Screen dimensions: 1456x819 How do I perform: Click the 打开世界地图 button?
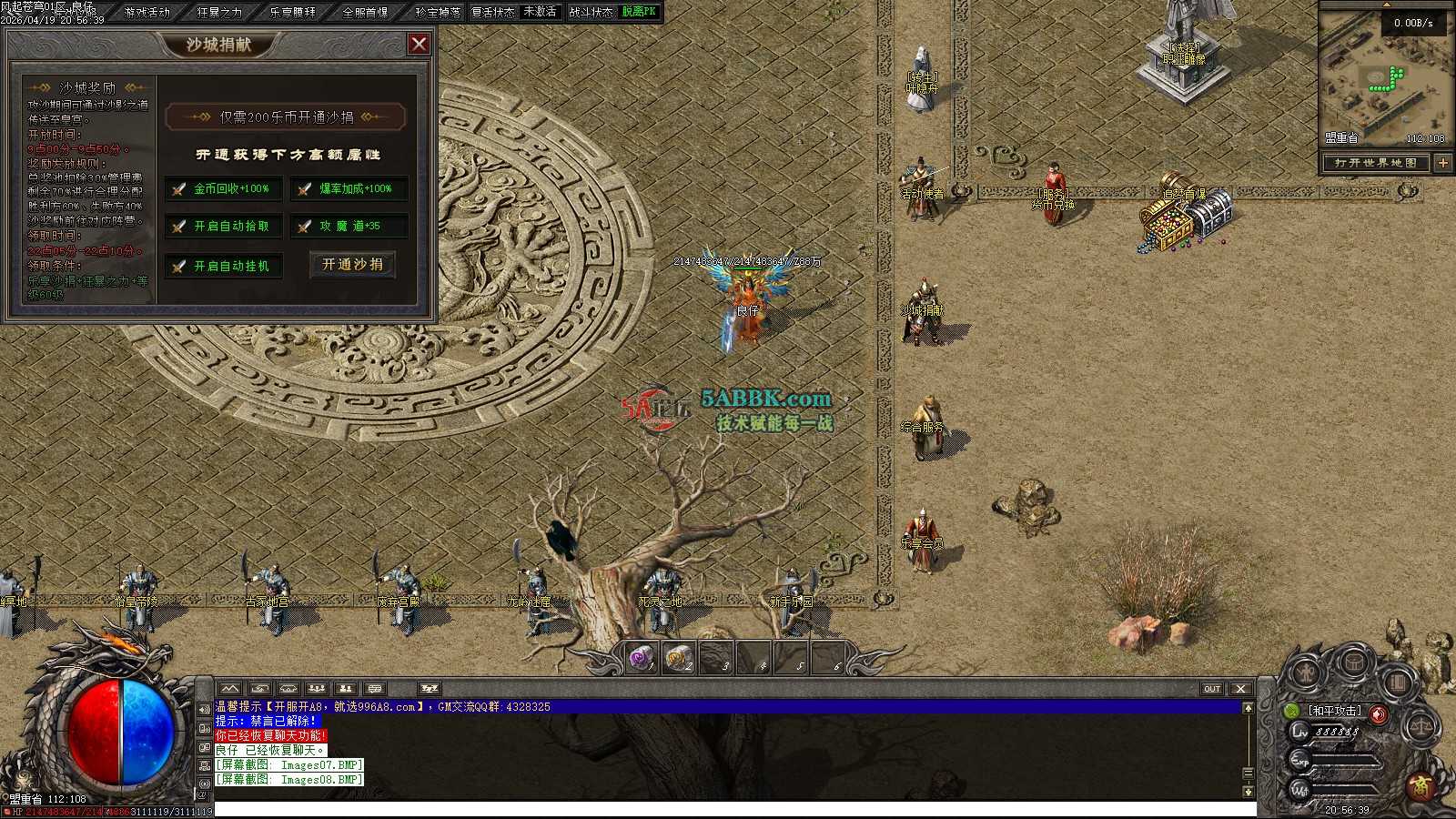(x=1375, y=163)
